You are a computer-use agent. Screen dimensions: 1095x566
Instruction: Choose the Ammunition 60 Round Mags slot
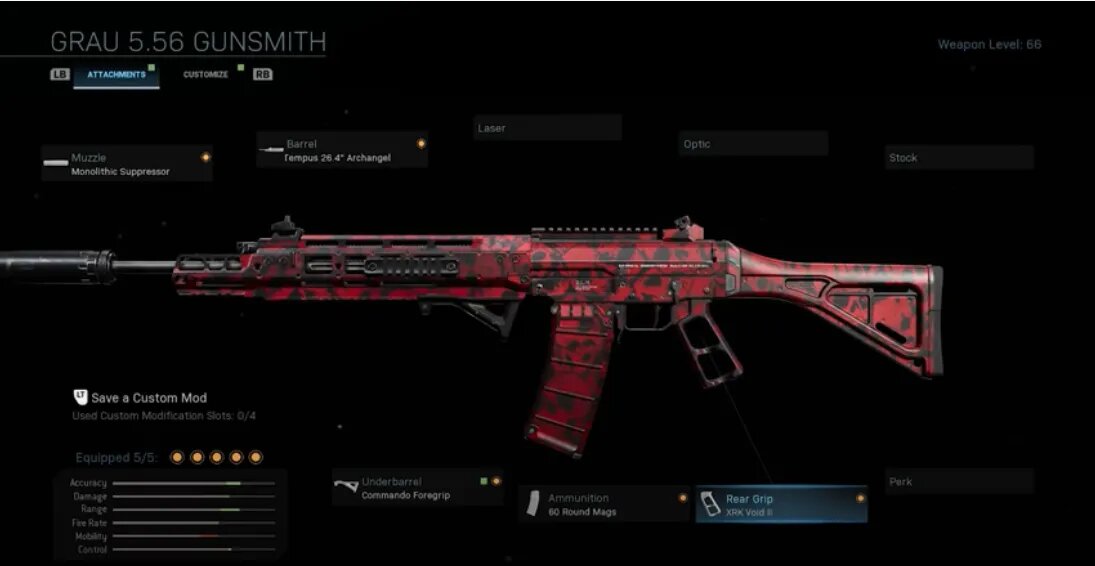605,504
